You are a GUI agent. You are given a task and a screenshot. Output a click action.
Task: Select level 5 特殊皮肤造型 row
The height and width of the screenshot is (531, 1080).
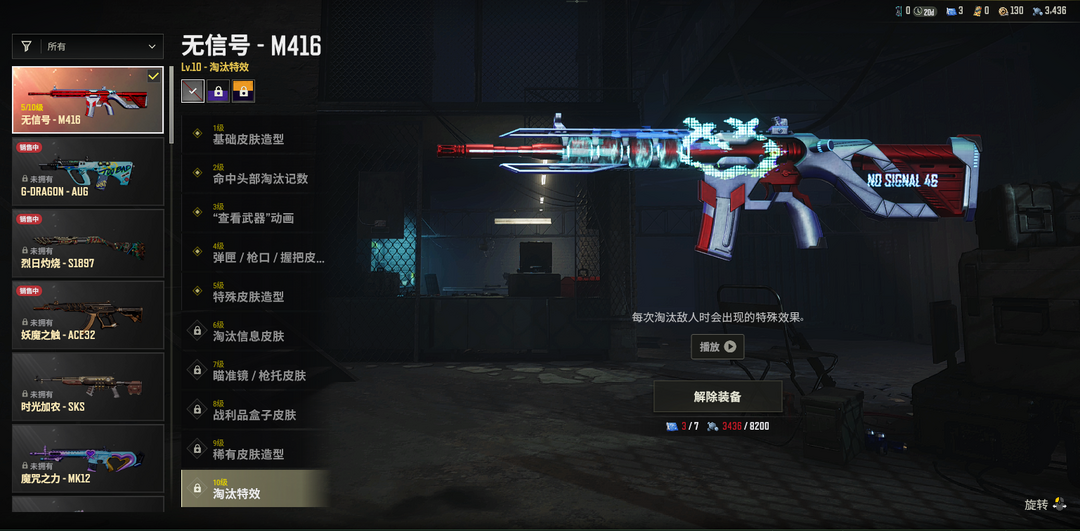click(x=255, y=293)
